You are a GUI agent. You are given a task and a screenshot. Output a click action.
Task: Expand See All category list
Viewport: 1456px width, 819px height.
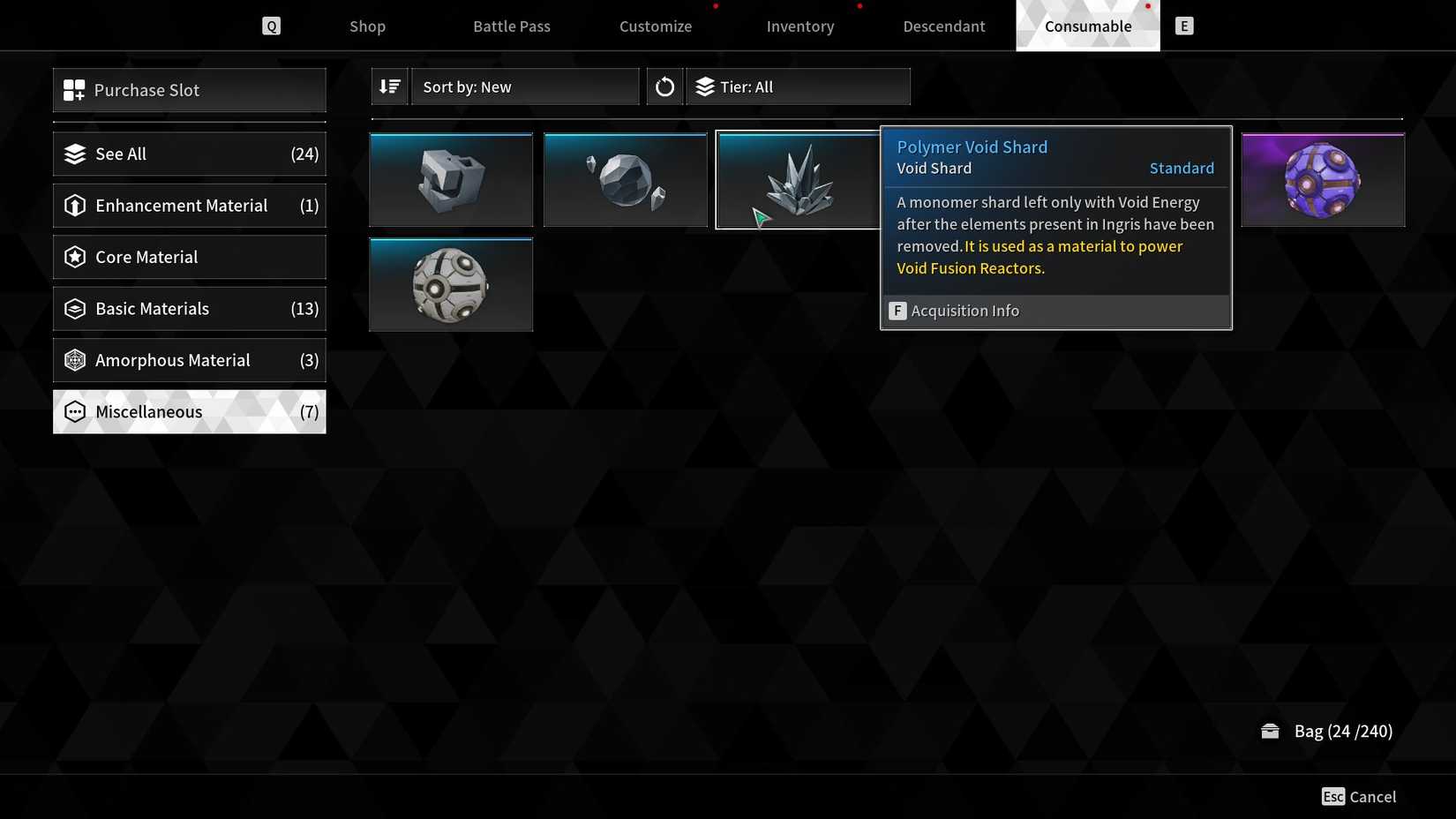(x=189, y=154)
